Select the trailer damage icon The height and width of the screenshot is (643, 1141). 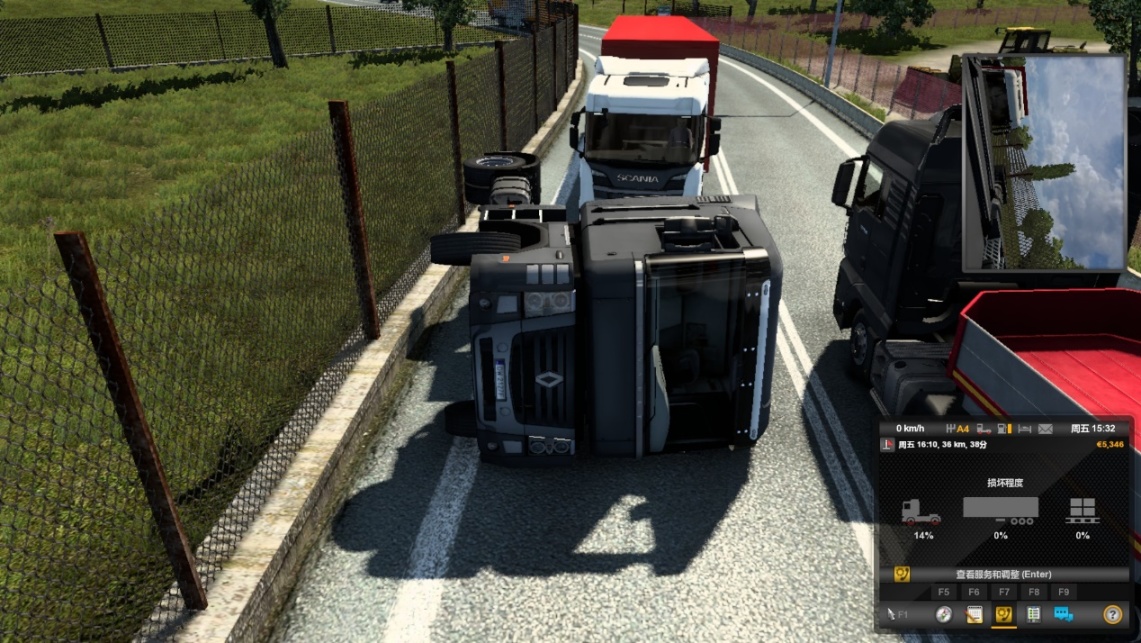click(x=1000, y=511)
